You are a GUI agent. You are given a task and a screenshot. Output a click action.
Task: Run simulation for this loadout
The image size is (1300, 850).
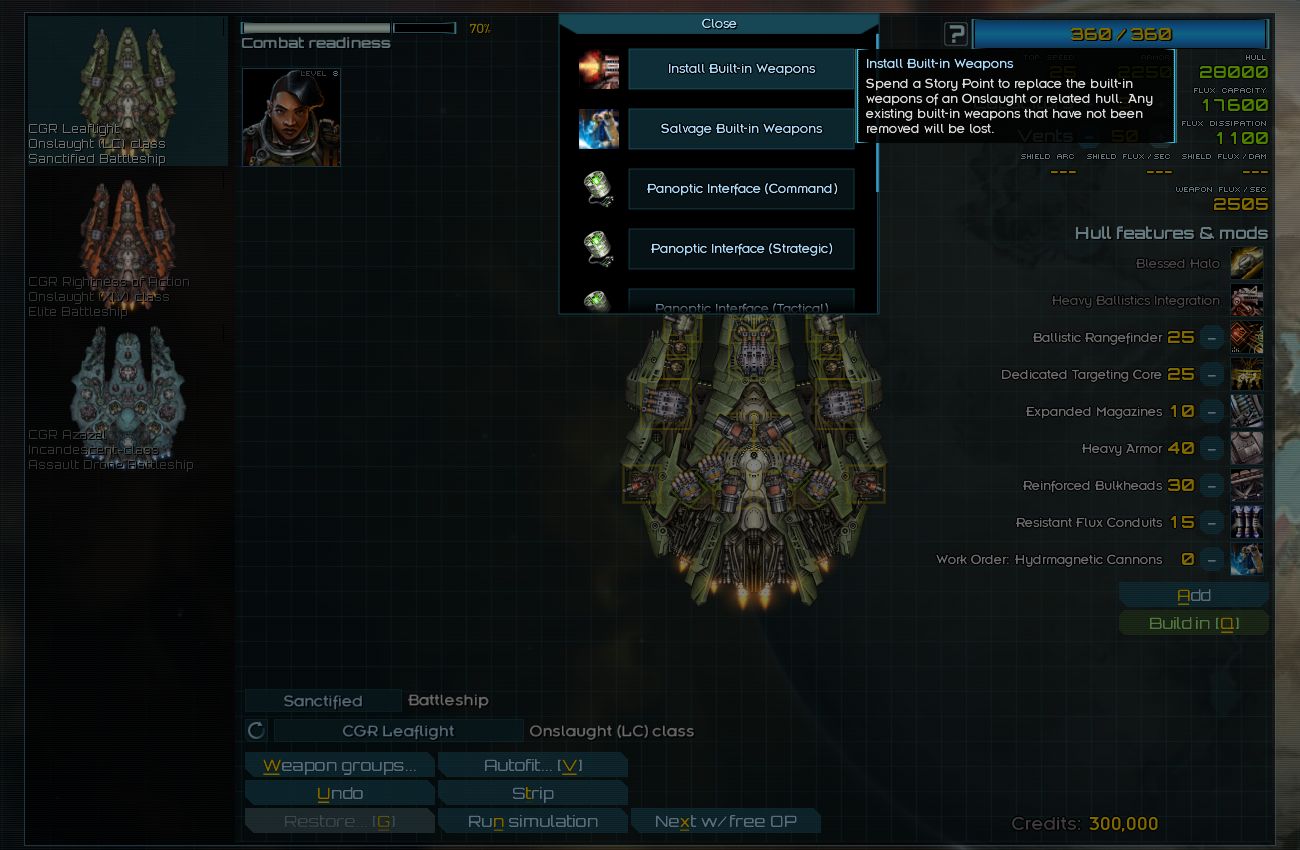[532, 822]
